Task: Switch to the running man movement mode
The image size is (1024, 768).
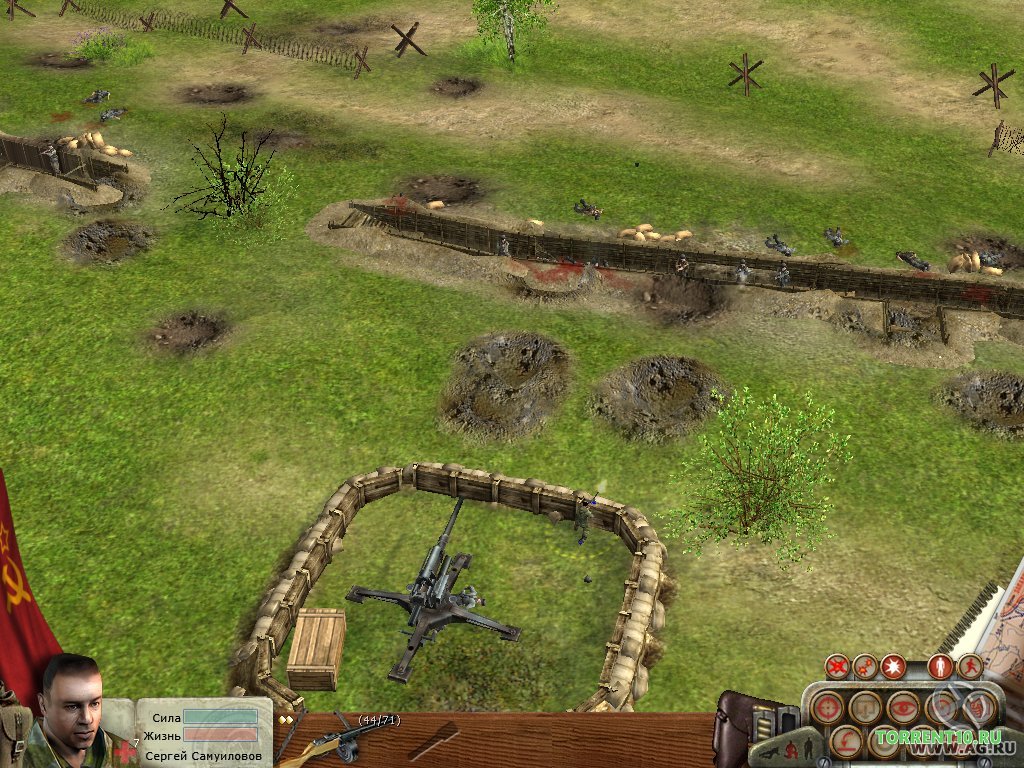Action: click(969, 666)
